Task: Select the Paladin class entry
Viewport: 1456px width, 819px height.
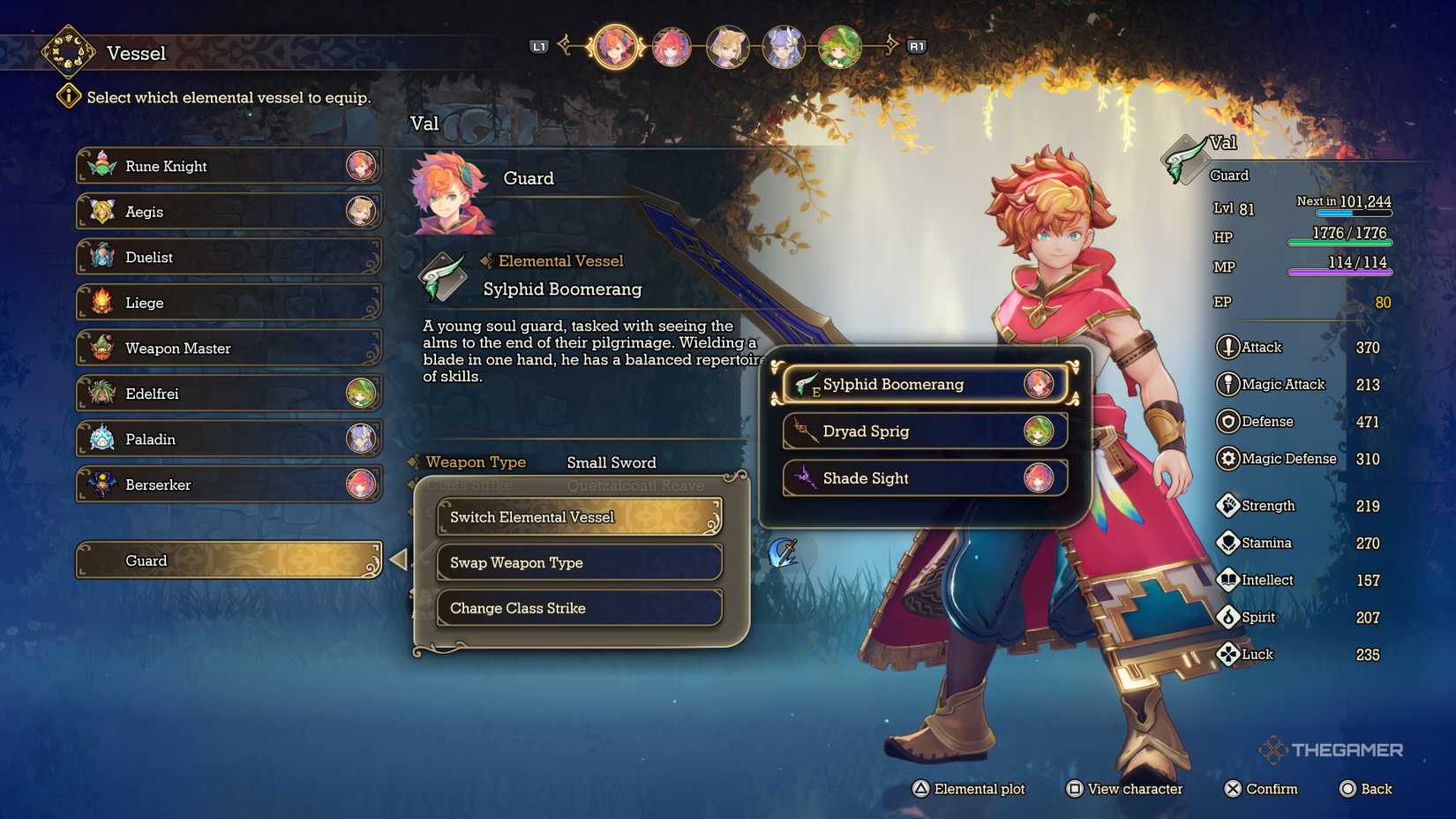Action: [x=228, y=439]
